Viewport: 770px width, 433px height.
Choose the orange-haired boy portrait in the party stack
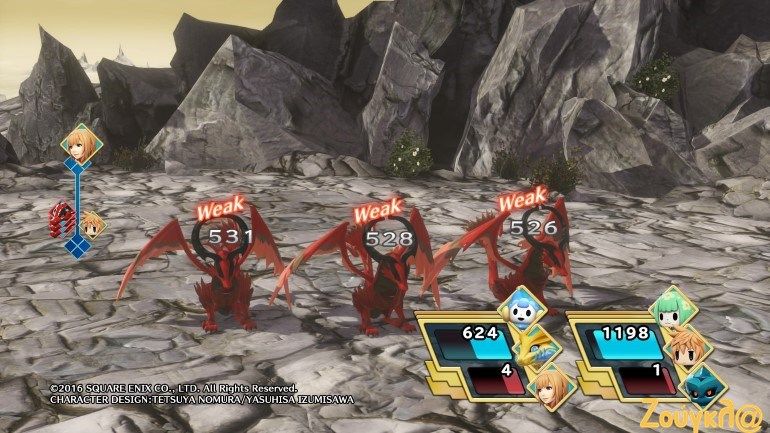click(x=689, y=346)
